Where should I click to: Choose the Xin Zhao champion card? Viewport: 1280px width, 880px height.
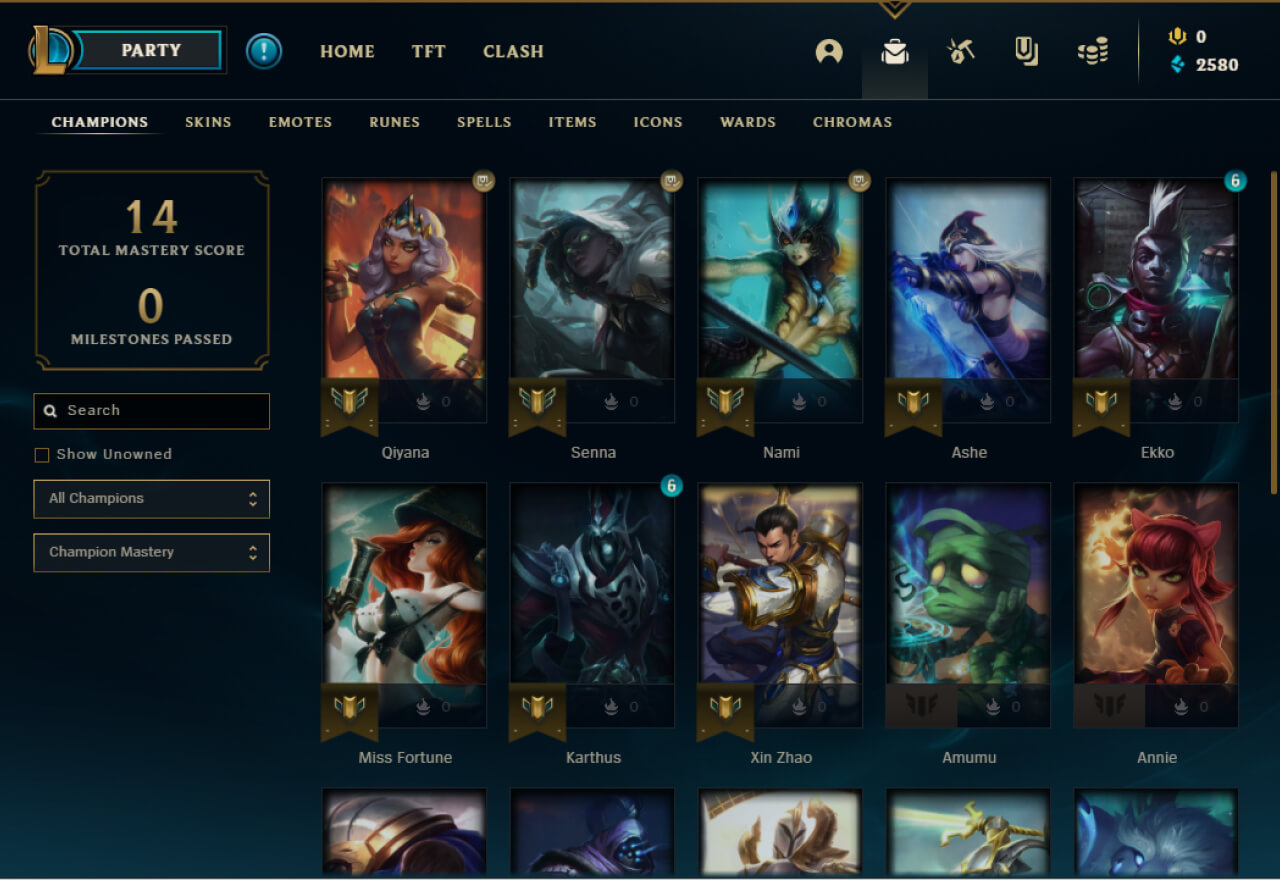[x=780, y=595]
